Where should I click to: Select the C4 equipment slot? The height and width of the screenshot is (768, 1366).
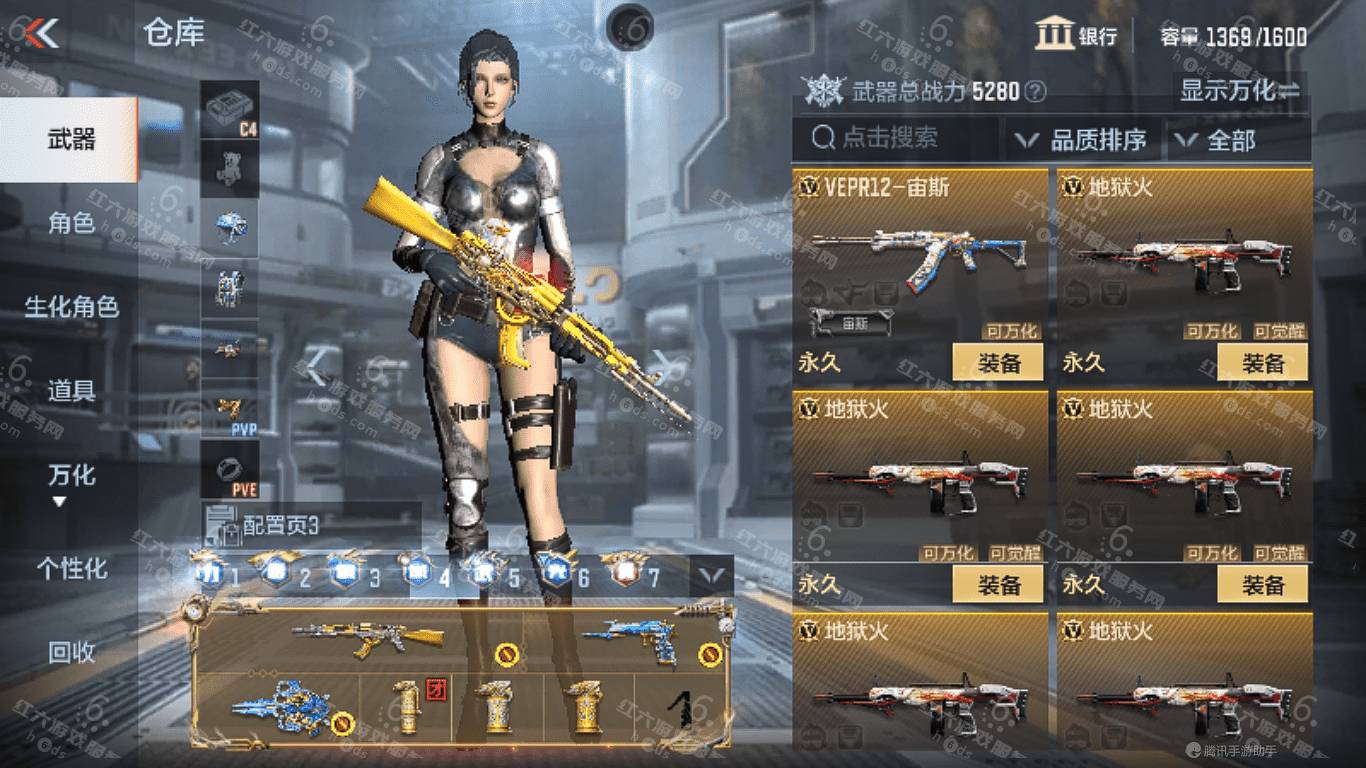[x=230, y=109]
